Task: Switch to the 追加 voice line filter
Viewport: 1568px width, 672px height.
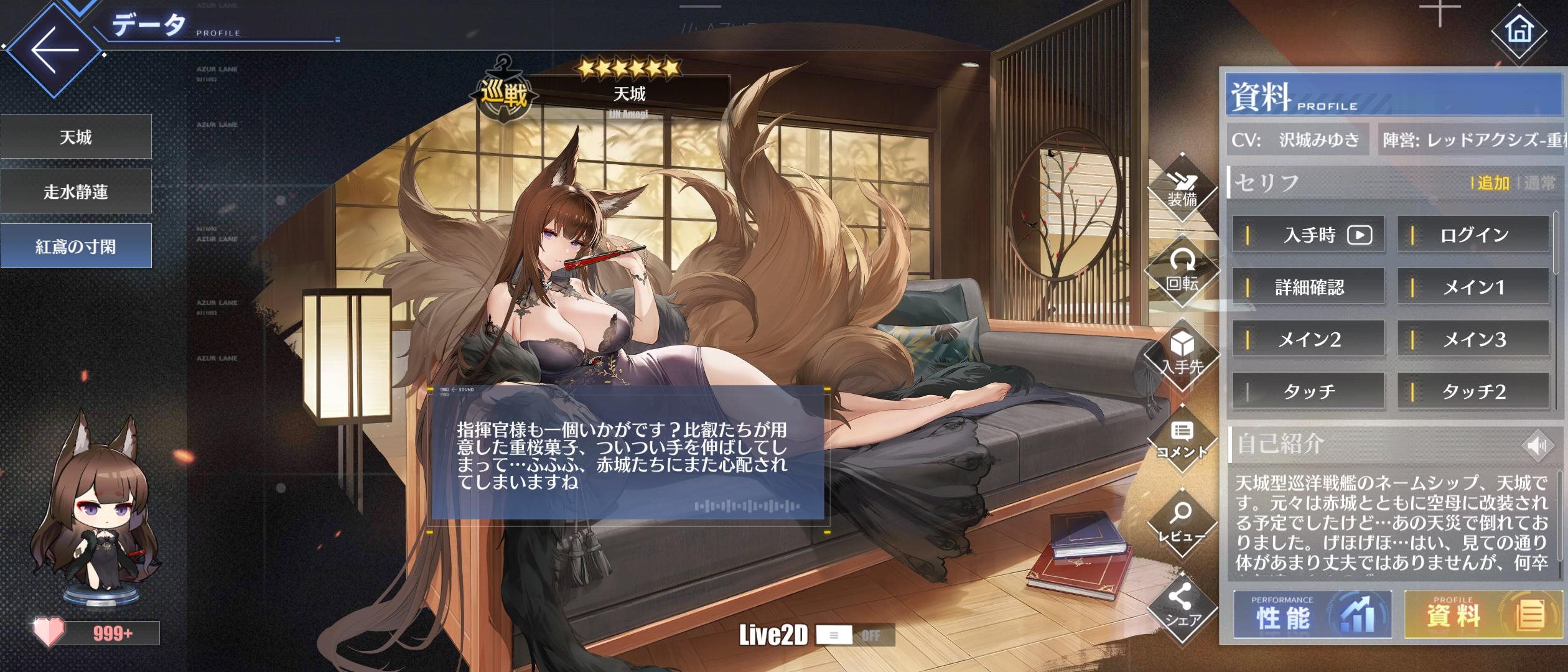Action: [1493, 183]
